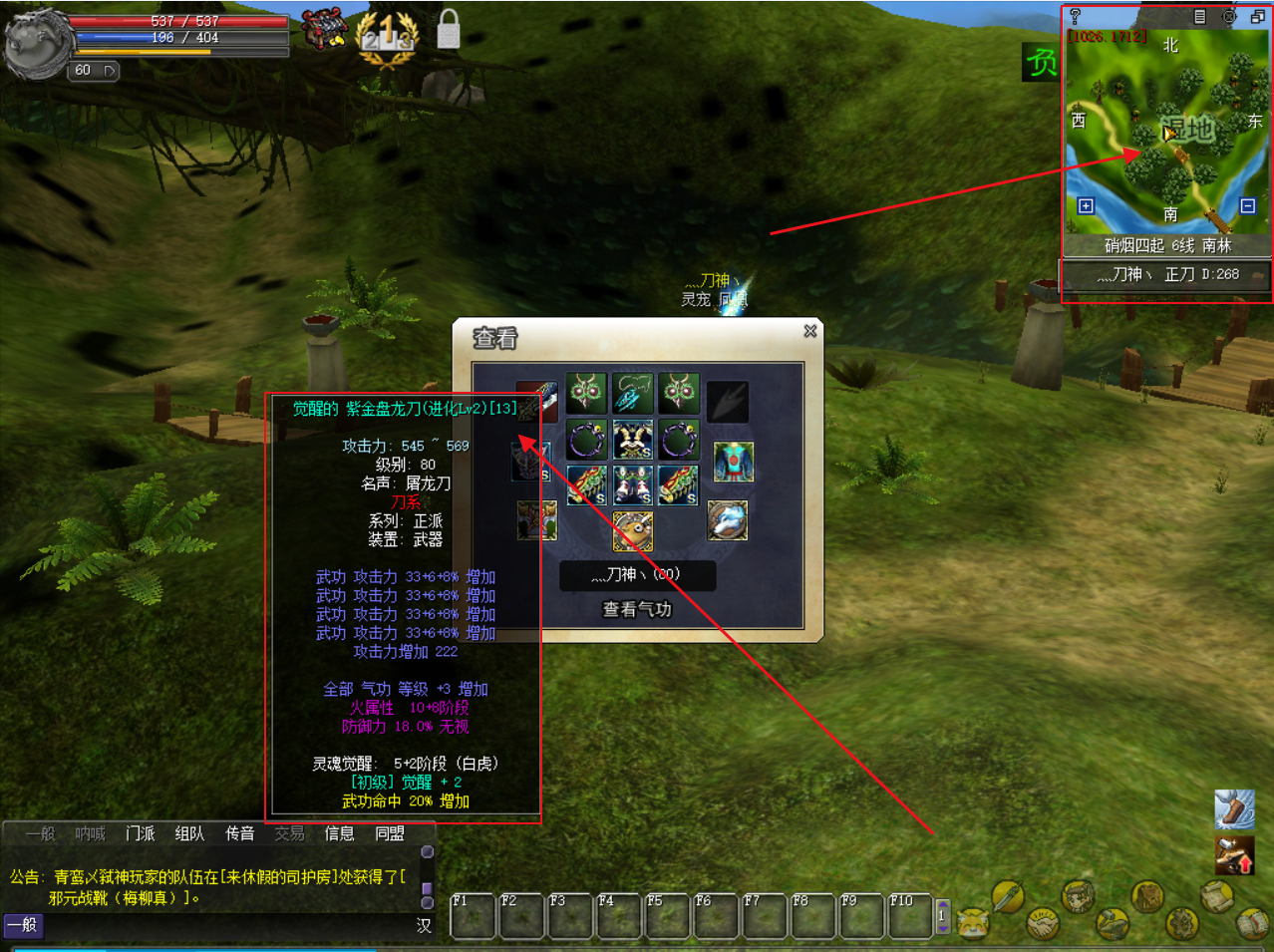The width and height of the screenshot is (1274, 952).
Task: Switch chat to the 组队 tab
Action: click(189, 833)
